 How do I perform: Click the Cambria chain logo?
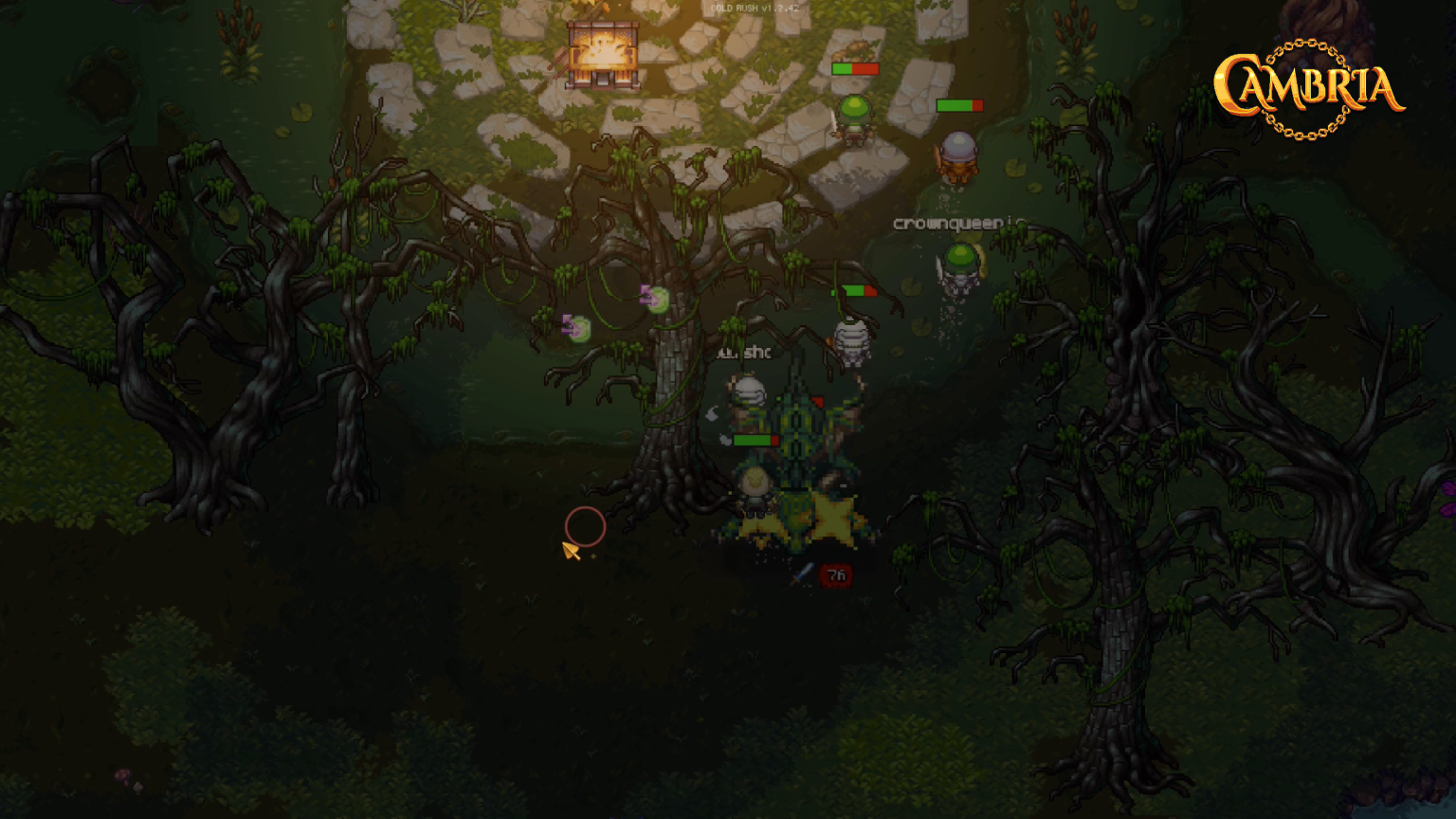point(1309,85)
